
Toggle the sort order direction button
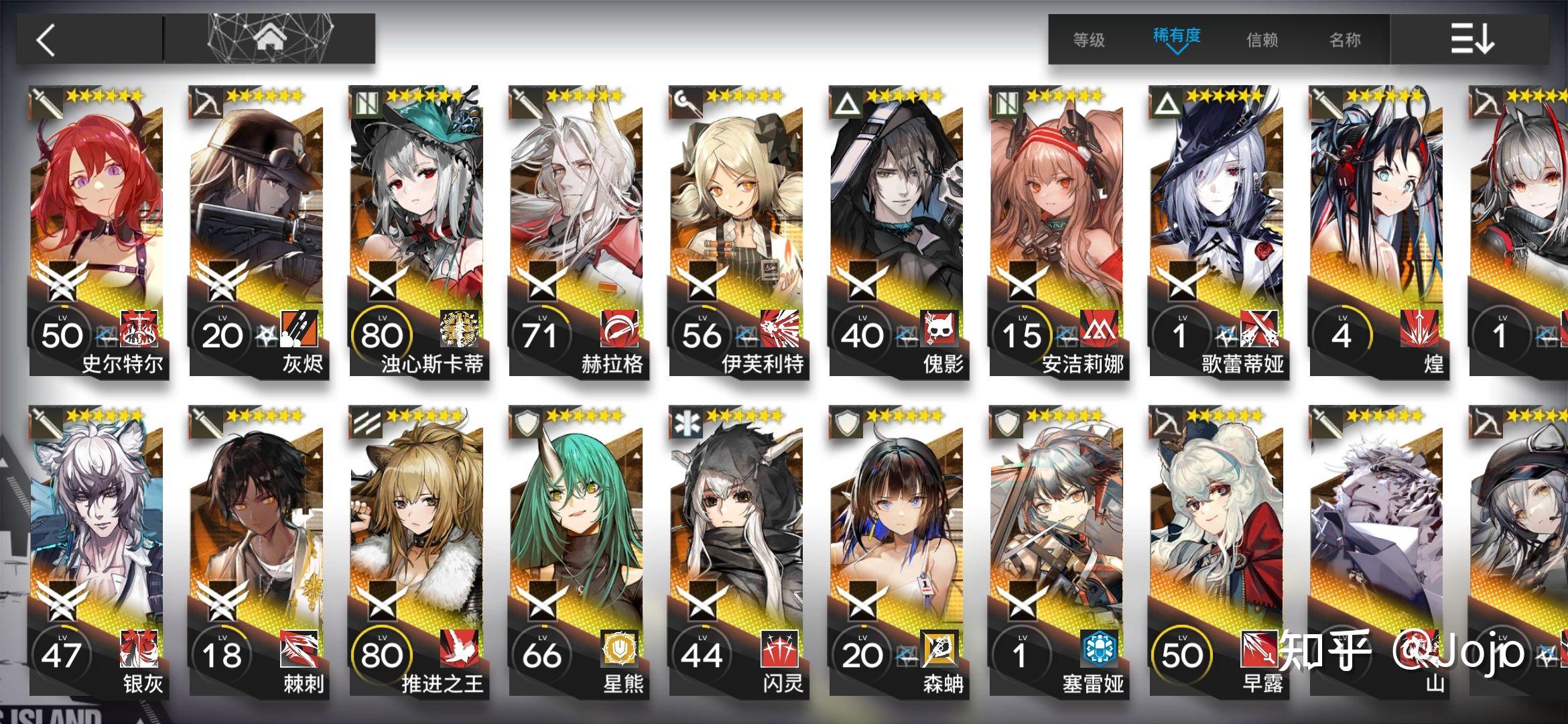click(x=1472, y=39)
